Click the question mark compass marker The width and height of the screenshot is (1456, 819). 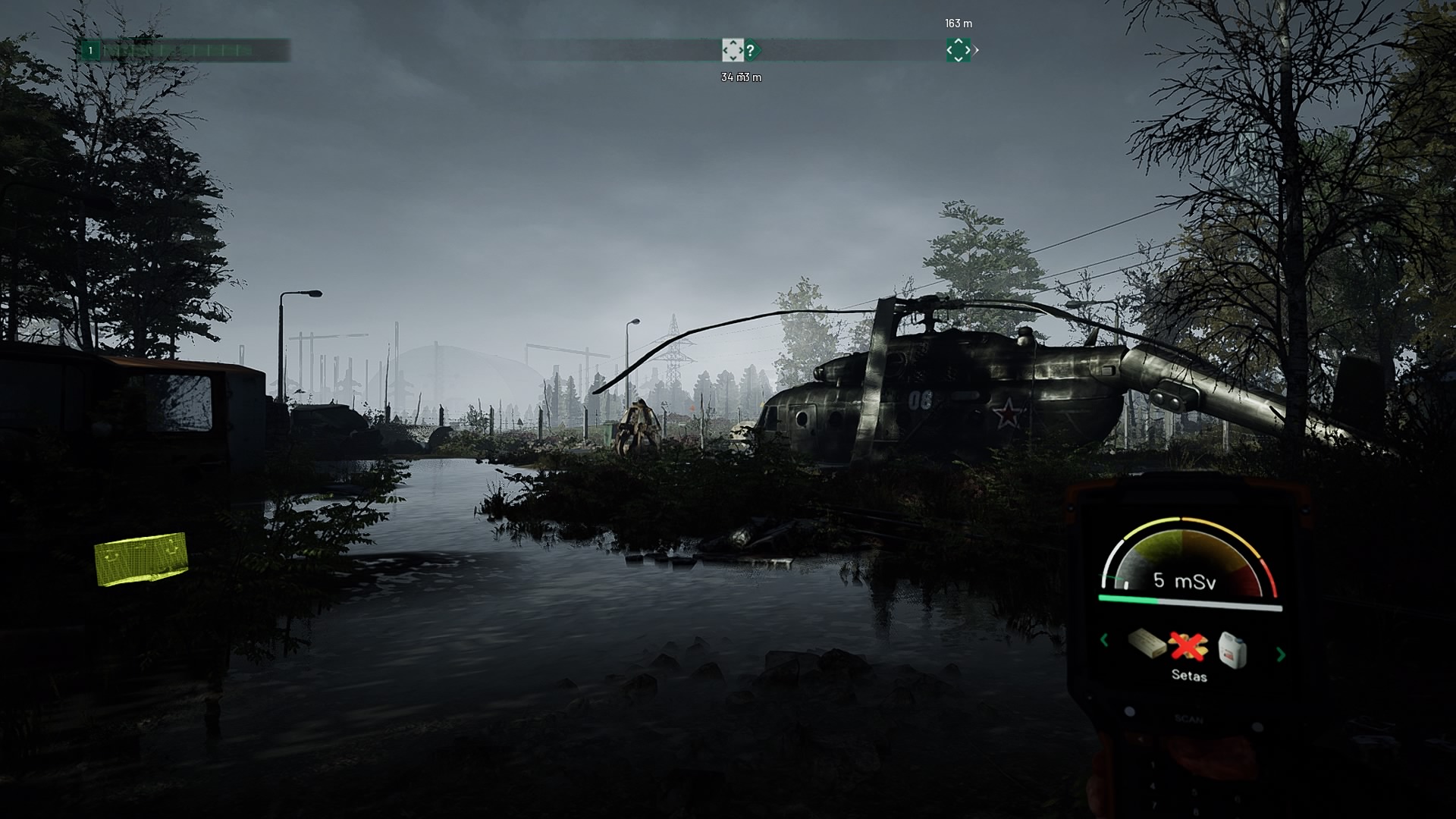coord(752,51)
